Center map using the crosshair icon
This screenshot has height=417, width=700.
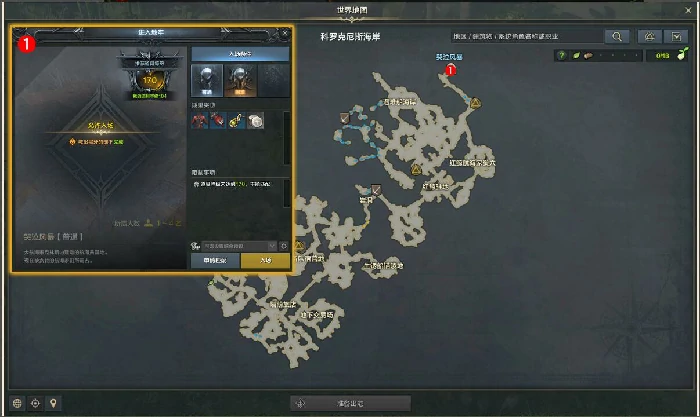click(x=36, y=403)
